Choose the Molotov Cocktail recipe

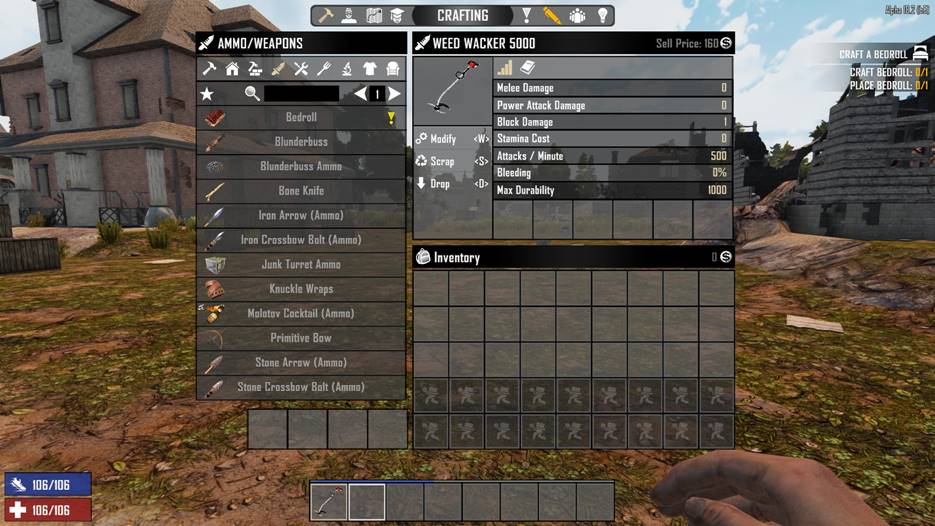pyautogui.click(x=301, y=314)
